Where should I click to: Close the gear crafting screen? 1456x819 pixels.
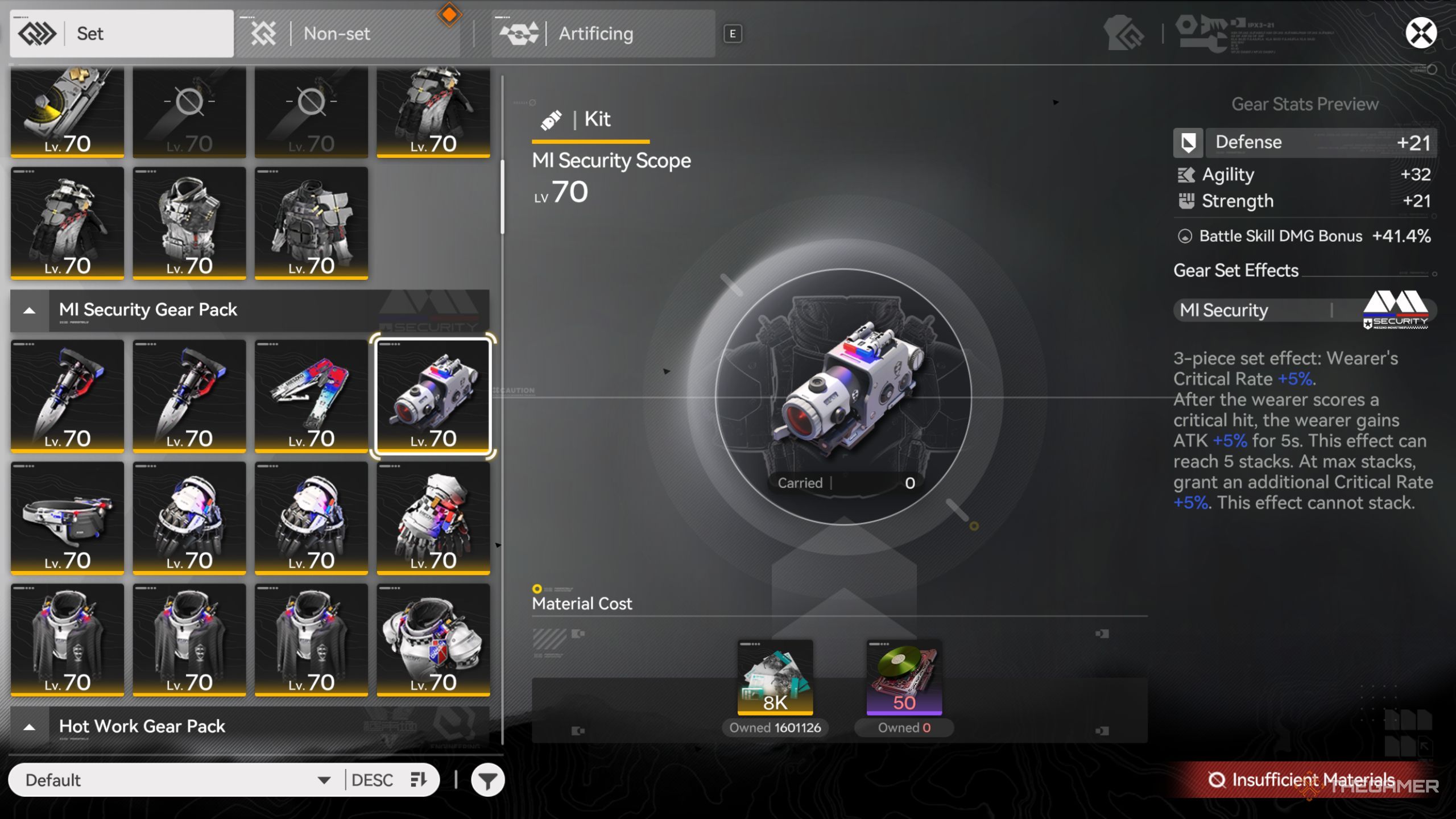(1420, 33)
